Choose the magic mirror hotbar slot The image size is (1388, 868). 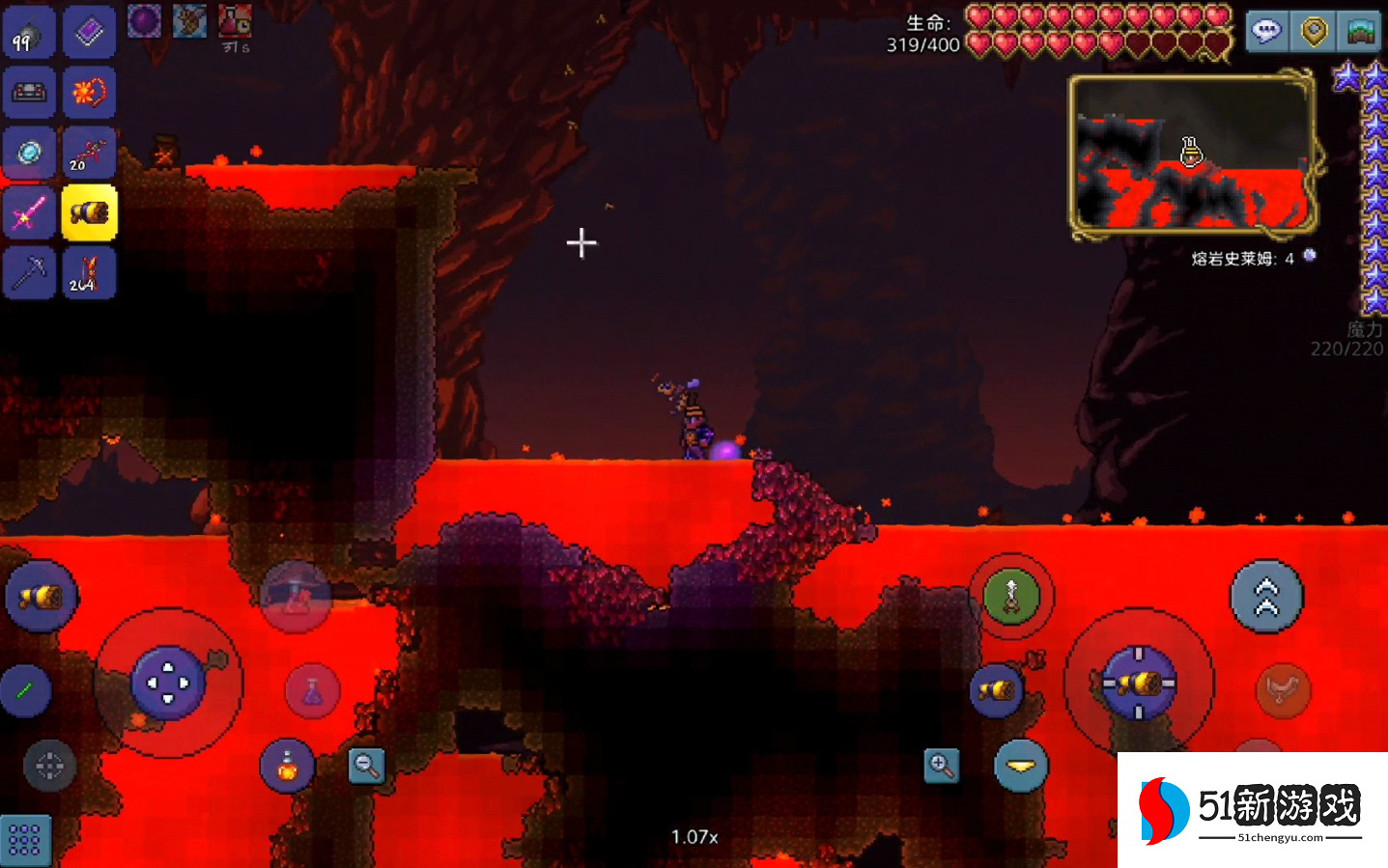(x=28, y=153)
